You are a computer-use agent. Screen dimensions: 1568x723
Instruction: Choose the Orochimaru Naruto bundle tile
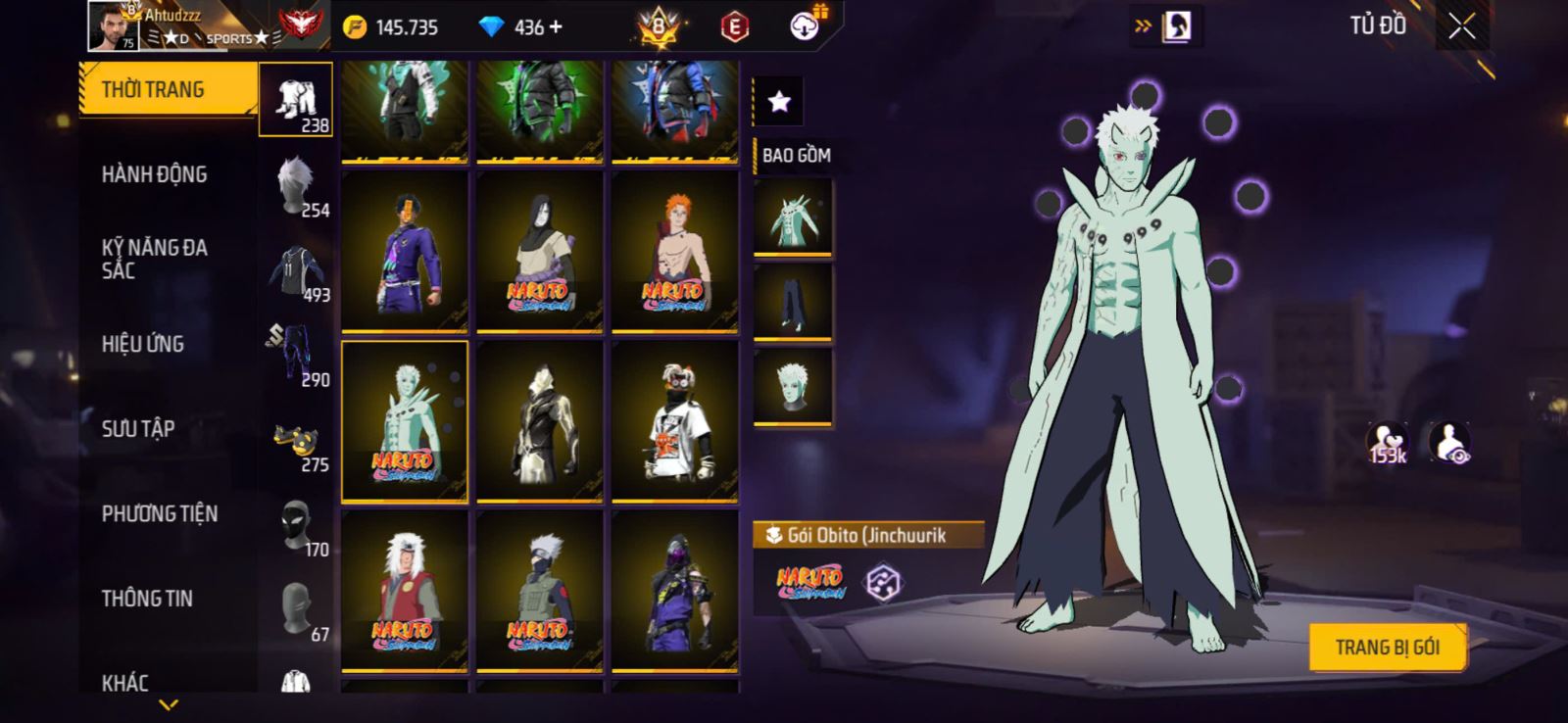pyautogui.click(x=539, y=252)
